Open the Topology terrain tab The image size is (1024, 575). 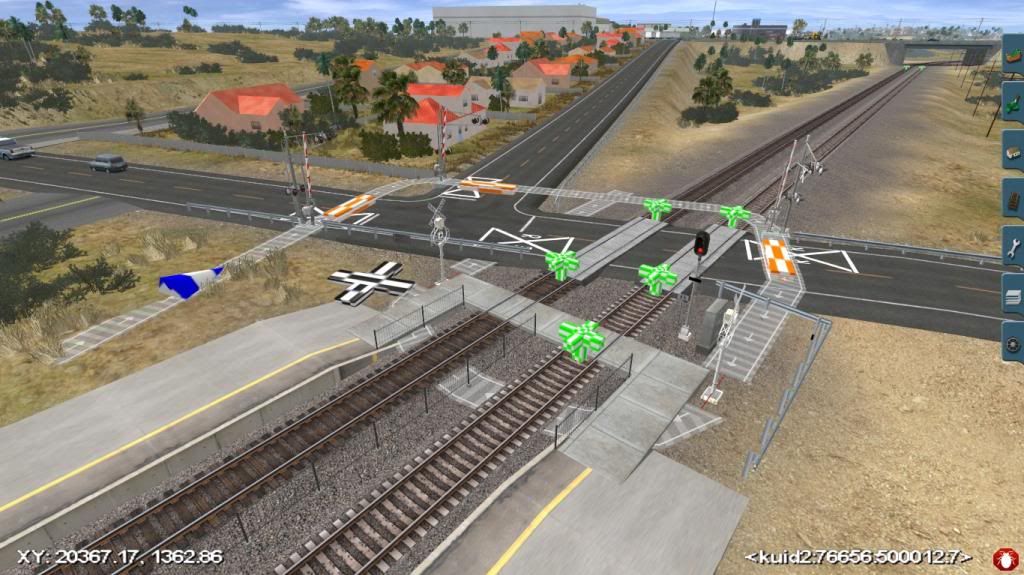(1013, 54)
